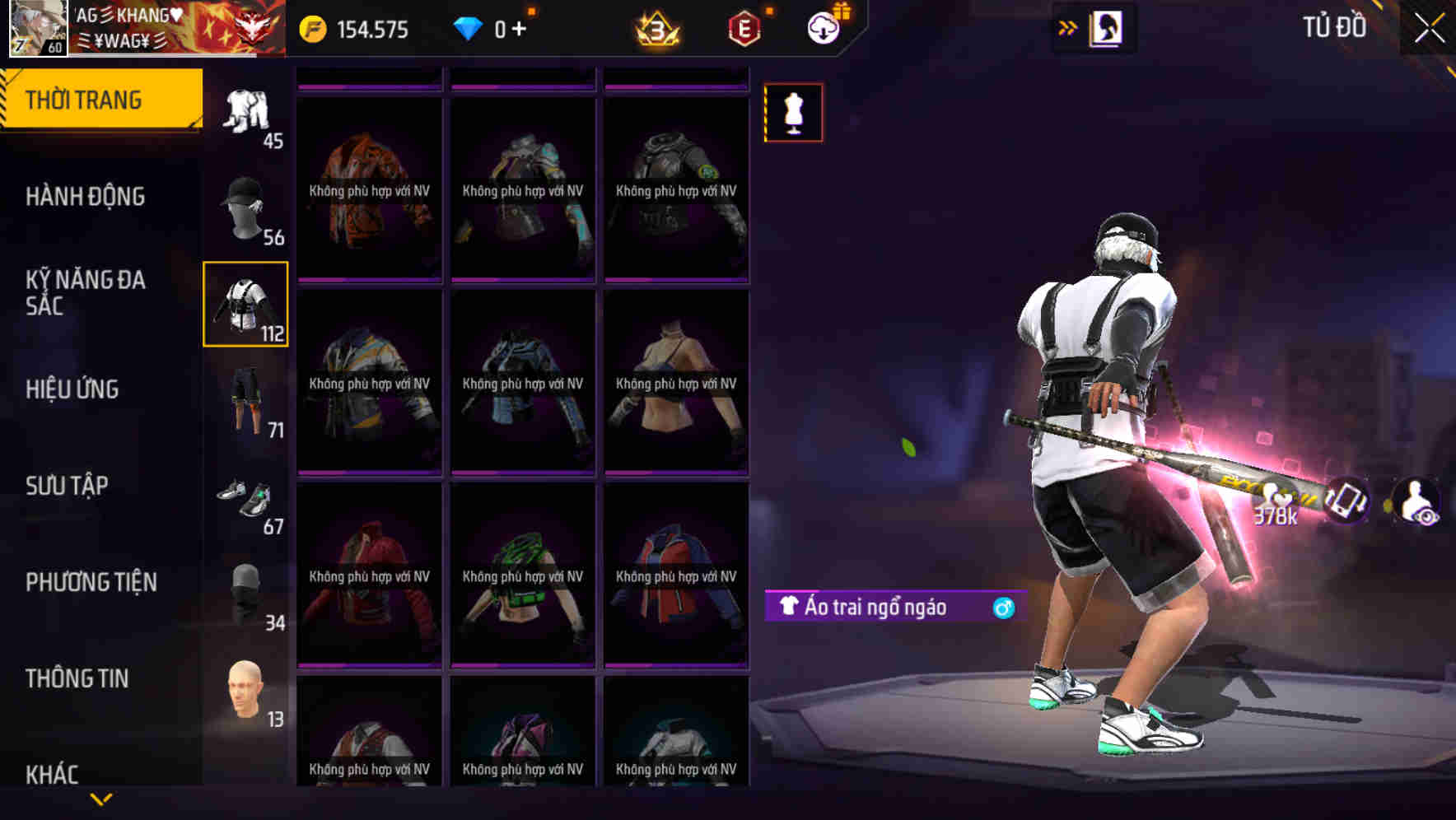Select the cap category icon with 56 items
Viewport: 1456px width, 820px height.
point(246,206)
